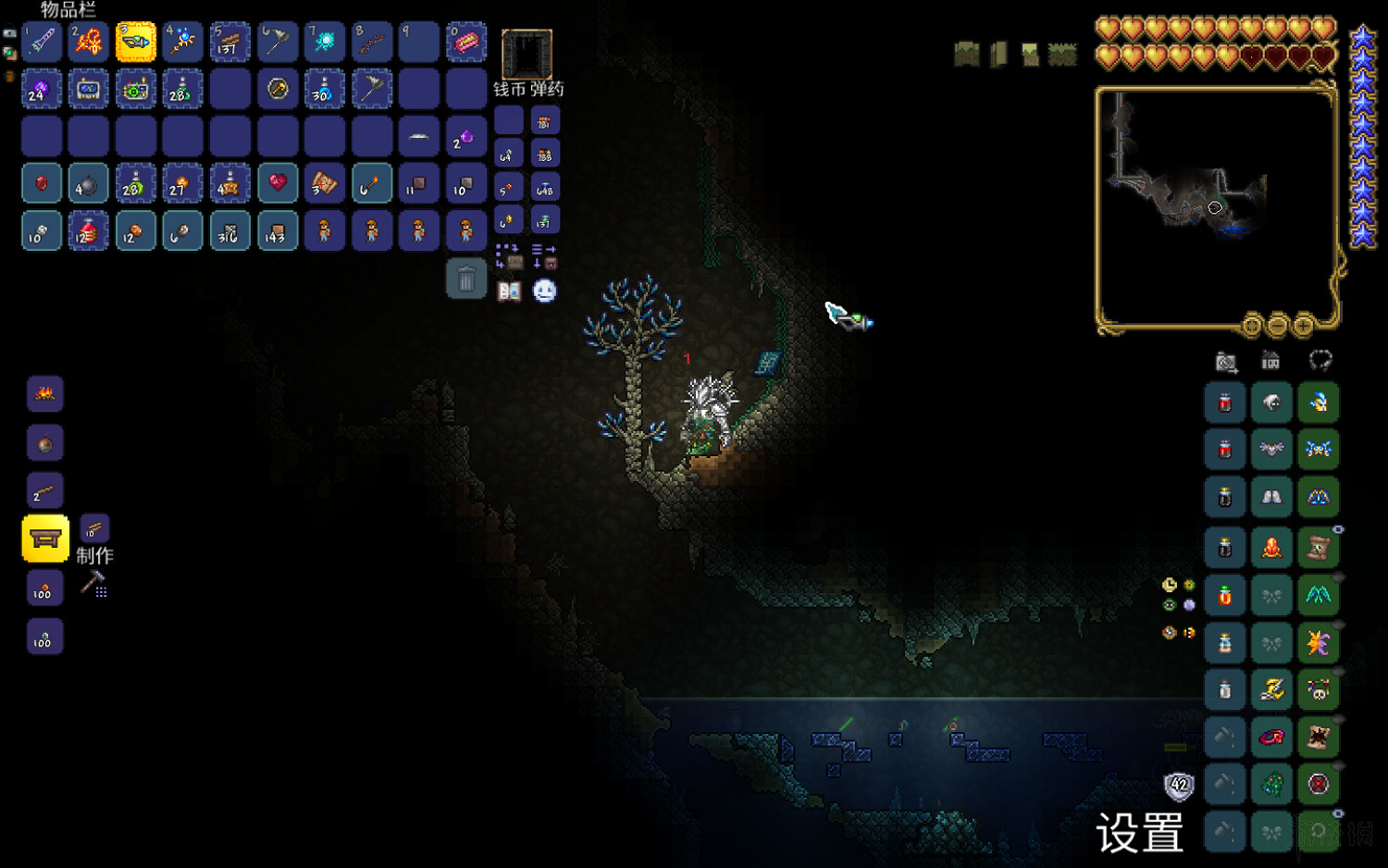Click the life crystal heart inventory slot
This screenshot has height=868, width=1388.
pos(278,183)
